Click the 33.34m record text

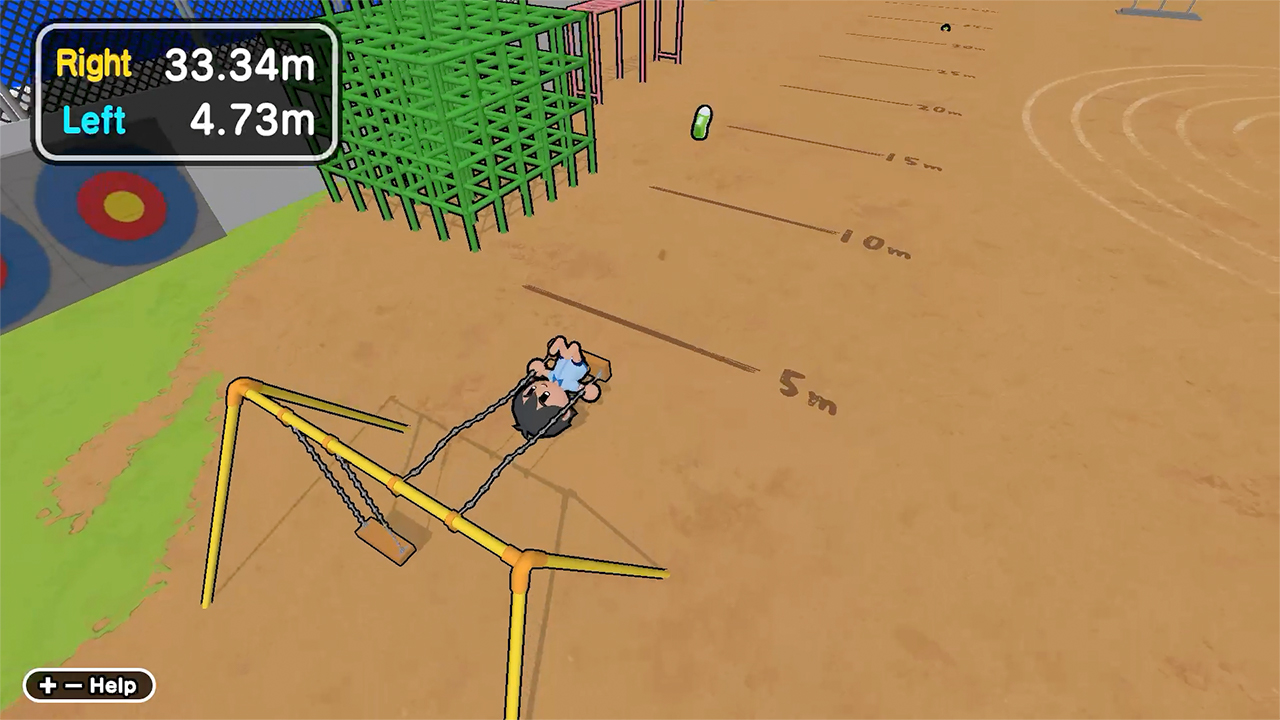[x=240, y=63]
